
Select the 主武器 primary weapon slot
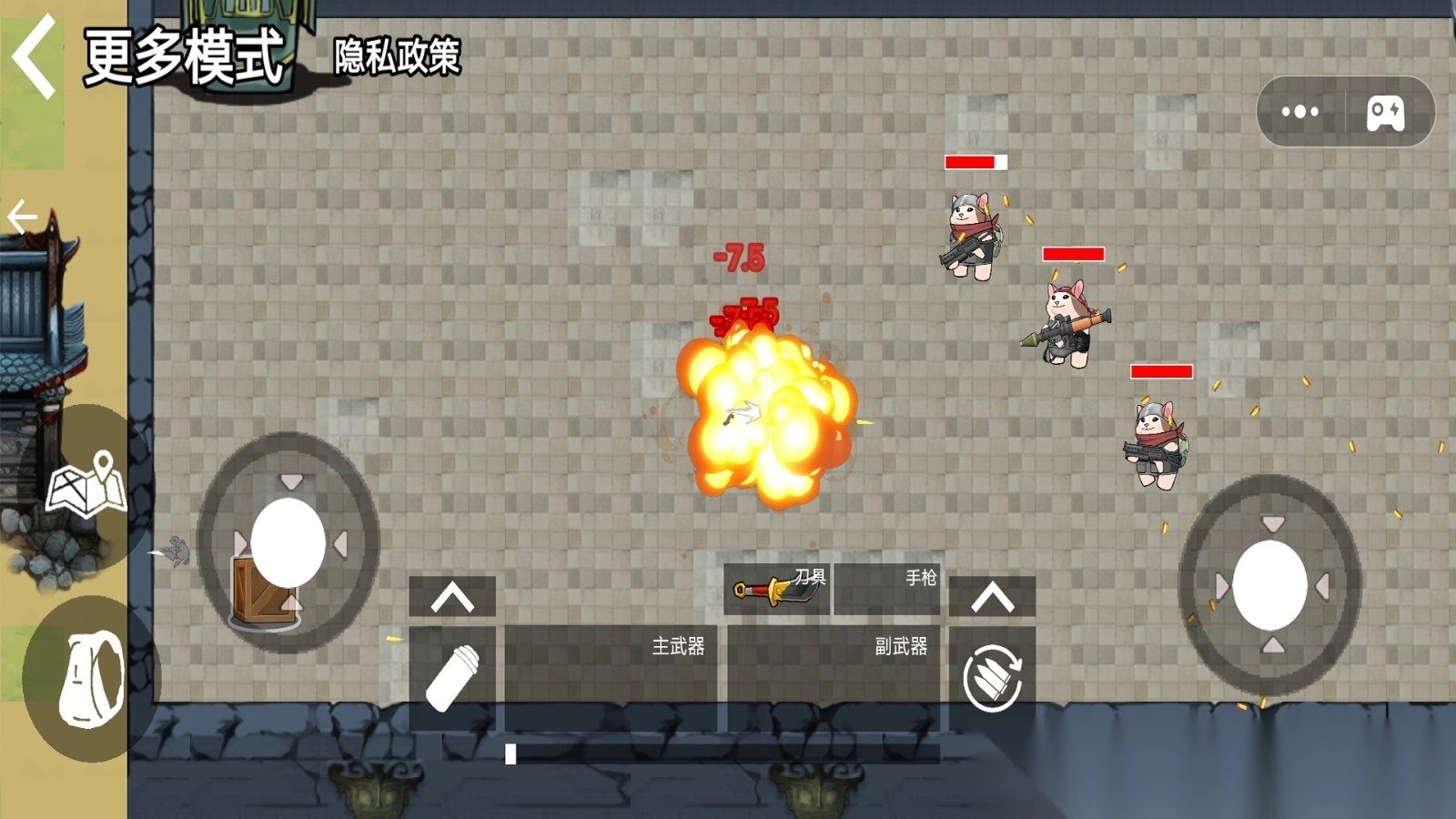point(611,677)
